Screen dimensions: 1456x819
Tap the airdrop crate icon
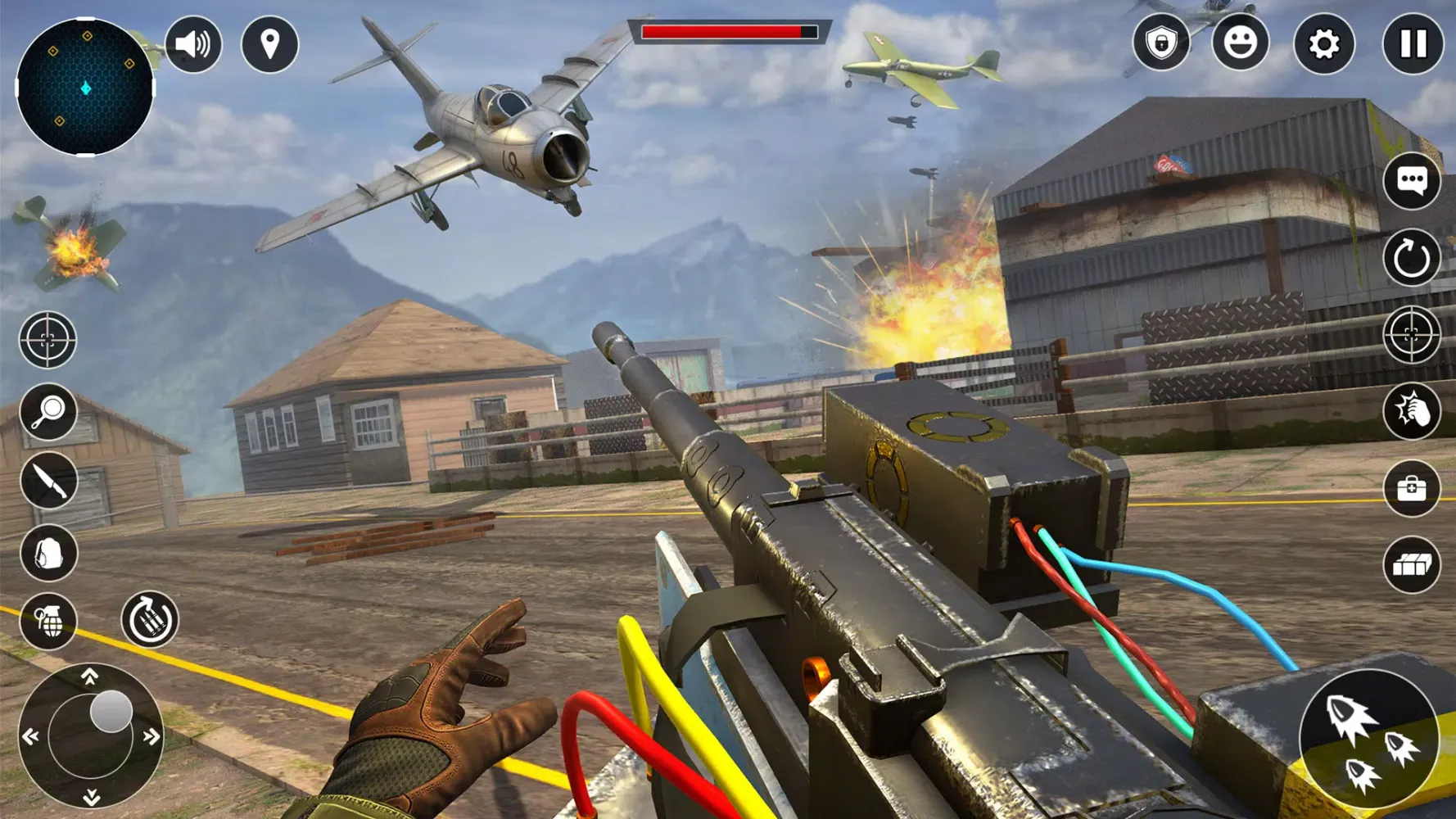pos(1410,565)
